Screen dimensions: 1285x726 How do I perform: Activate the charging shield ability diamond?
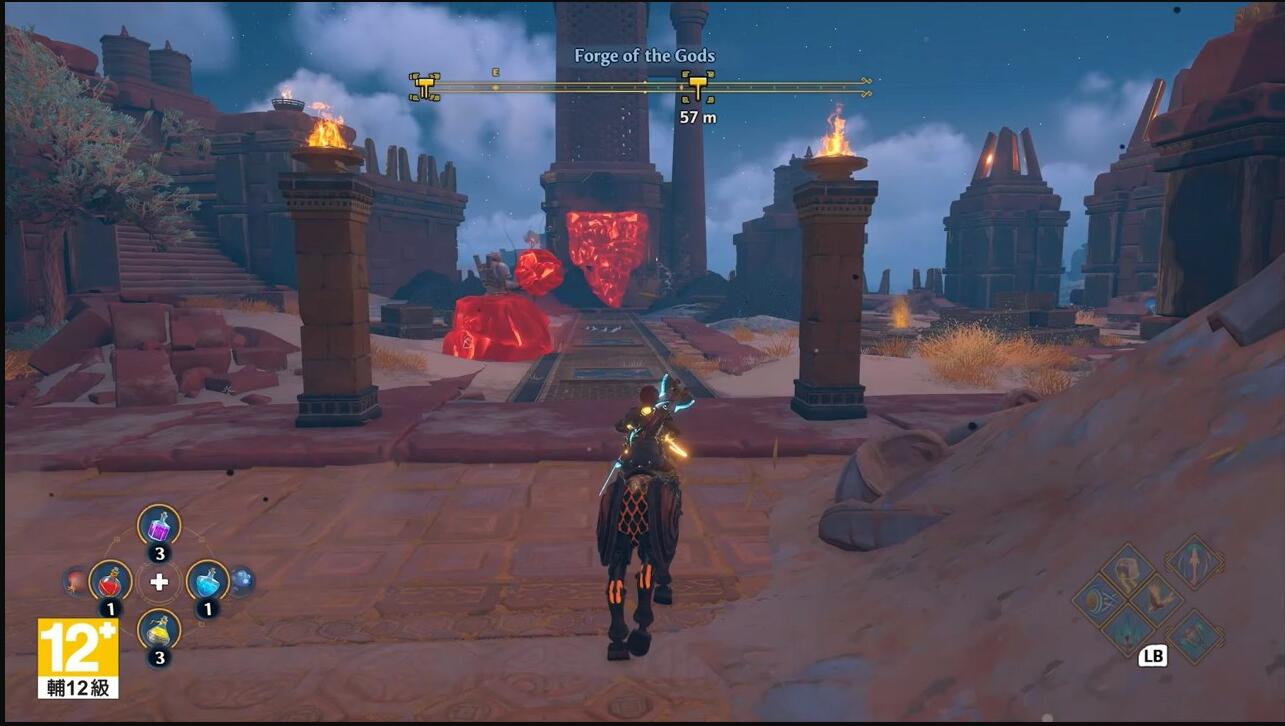(1100, 600)
